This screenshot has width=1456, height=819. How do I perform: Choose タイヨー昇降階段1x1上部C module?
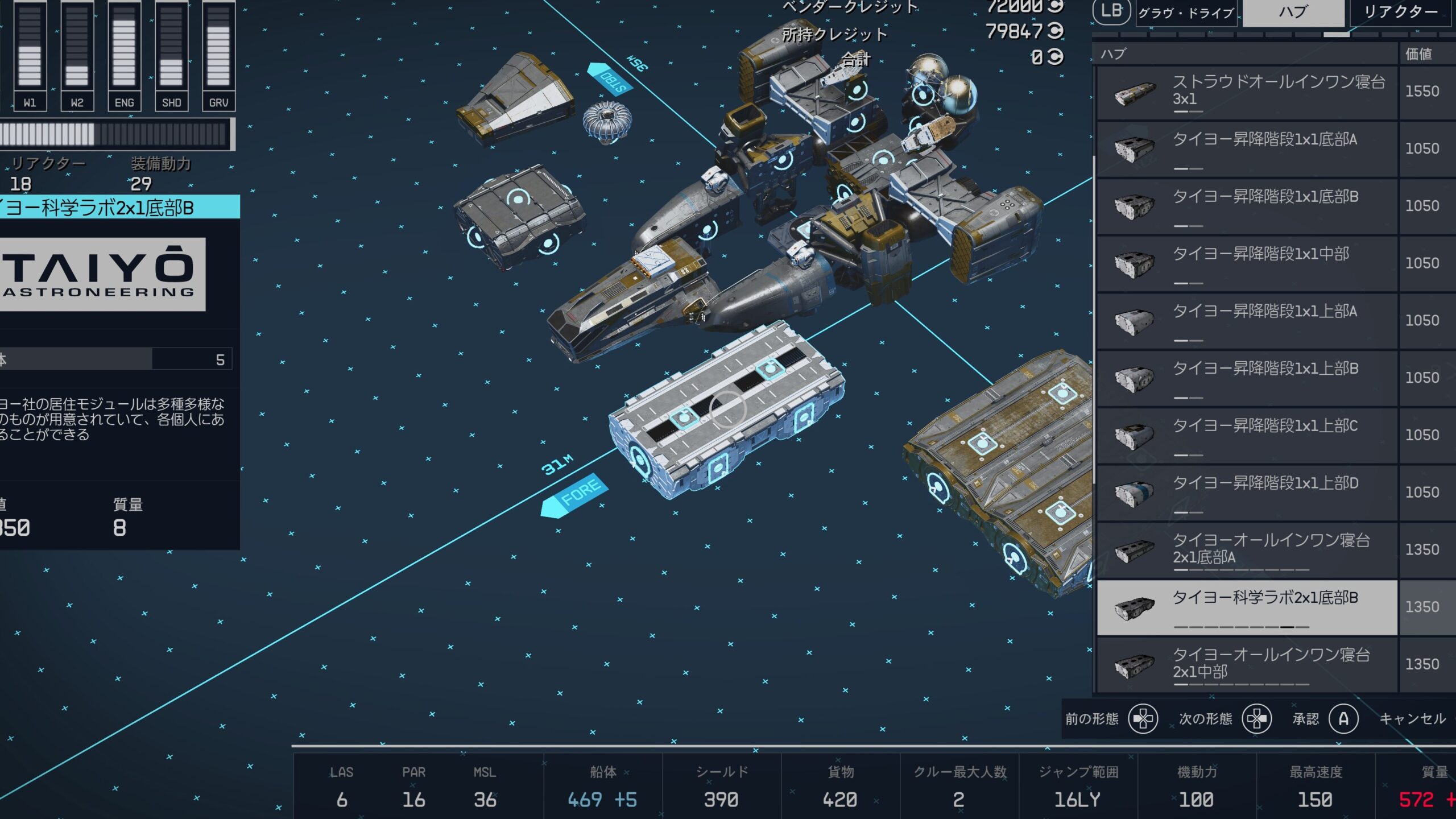pyautogui.click(x=1247, y=435)
